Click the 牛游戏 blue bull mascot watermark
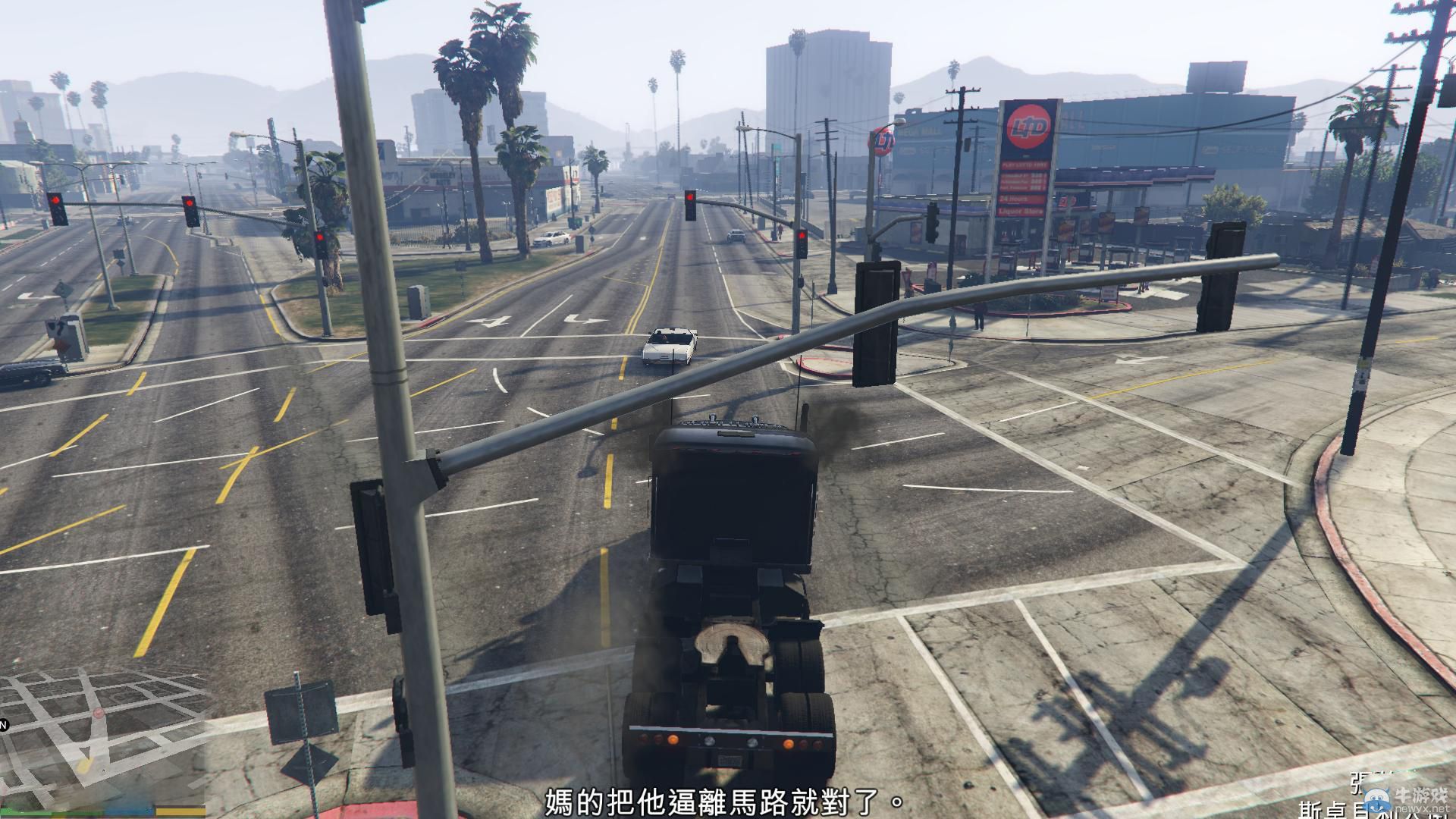 click(x=1376, y=801)
